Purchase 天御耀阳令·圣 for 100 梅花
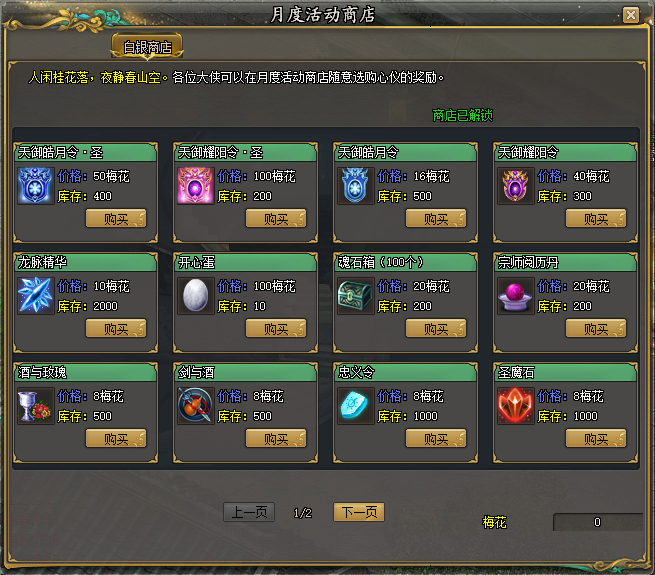The width and height of the screenshot is (655, 575). click(x=276, y=219)
